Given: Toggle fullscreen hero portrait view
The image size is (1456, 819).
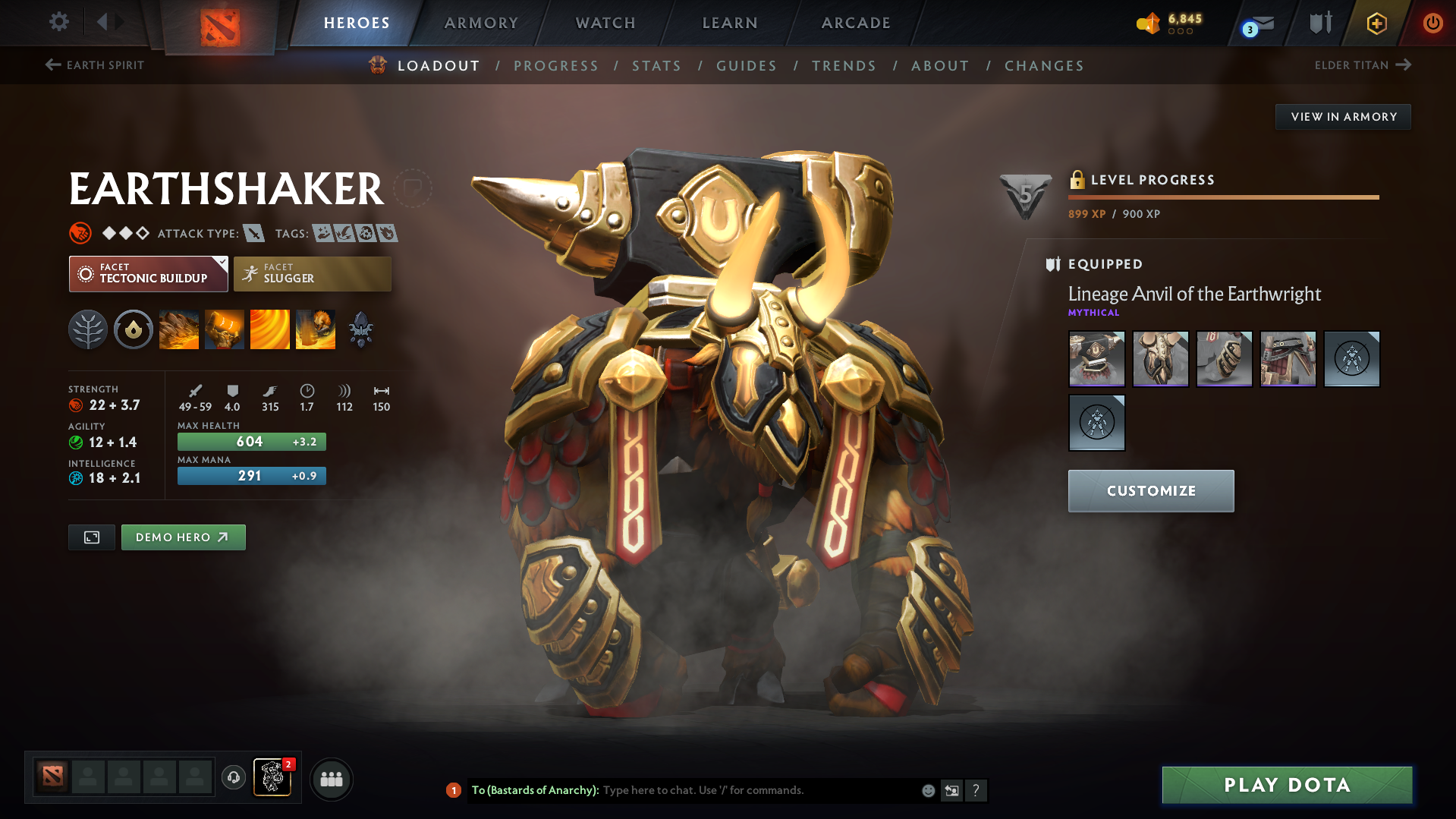Looking at the screenshot, I should click(x=91, y=537).
